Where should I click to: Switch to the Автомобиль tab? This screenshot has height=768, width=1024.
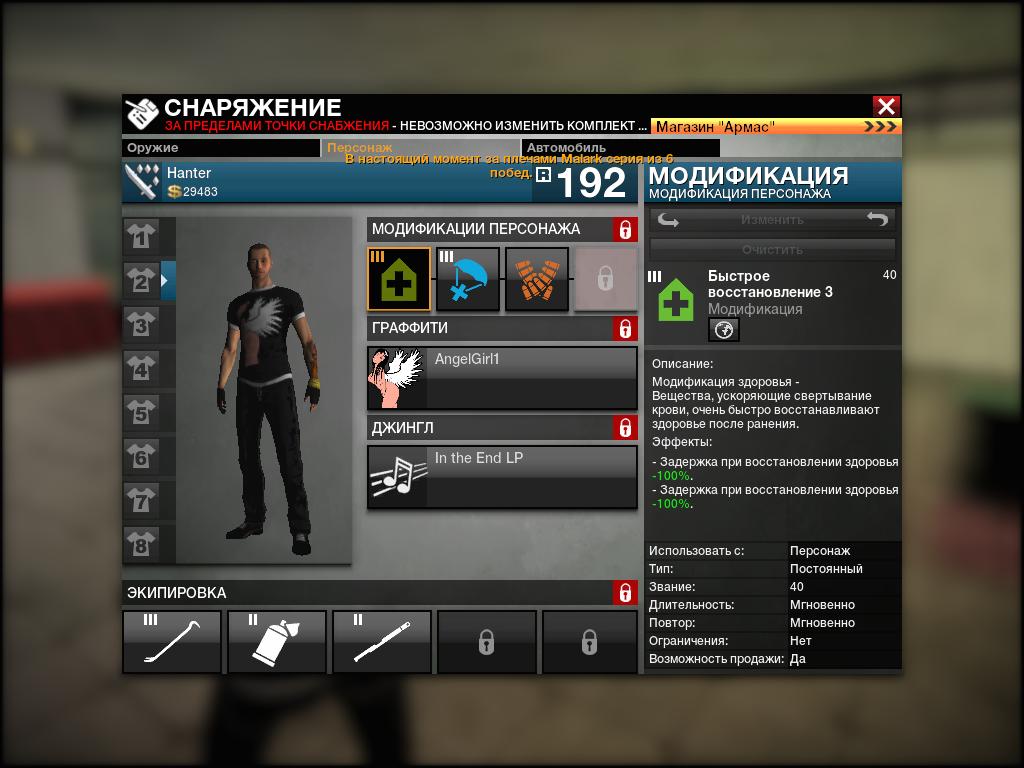tap(620, 148)
